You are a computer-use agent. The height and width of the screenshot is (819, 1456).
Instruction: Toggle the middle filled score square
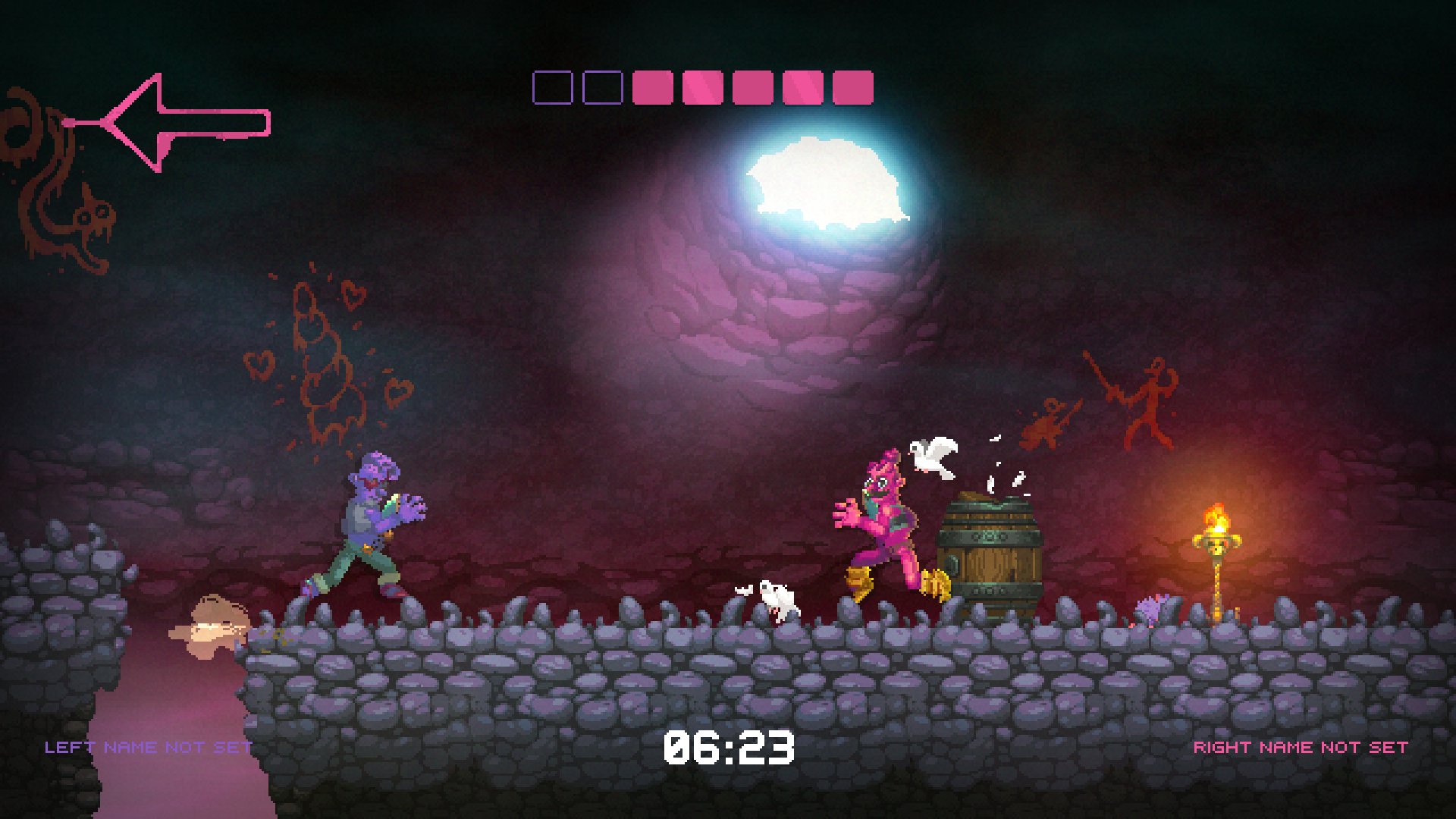pos(751,89)
